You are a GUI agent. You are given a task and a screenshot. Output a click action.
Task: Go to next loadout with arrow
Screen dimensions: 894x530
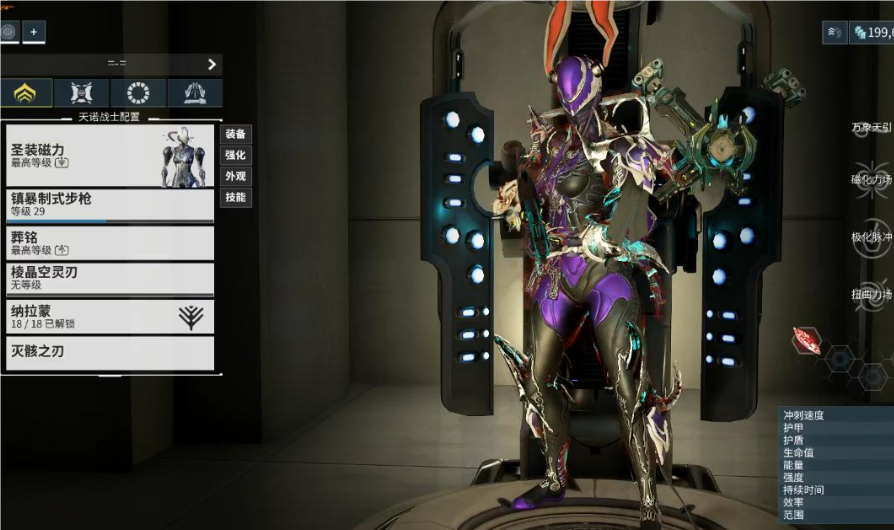click(x=212, y=64)
